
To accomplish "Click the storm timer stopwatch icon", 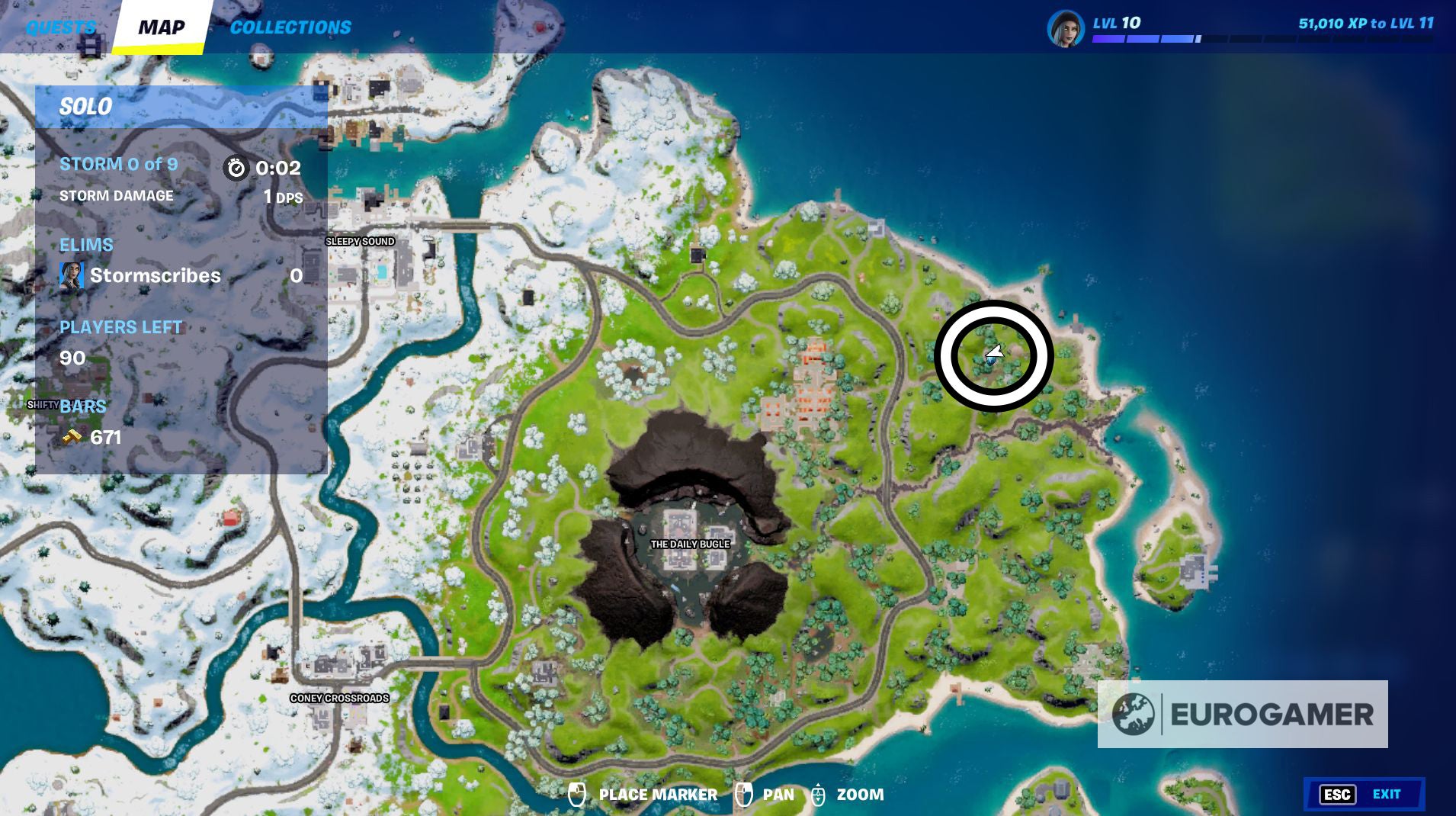I will click(236, 169).
